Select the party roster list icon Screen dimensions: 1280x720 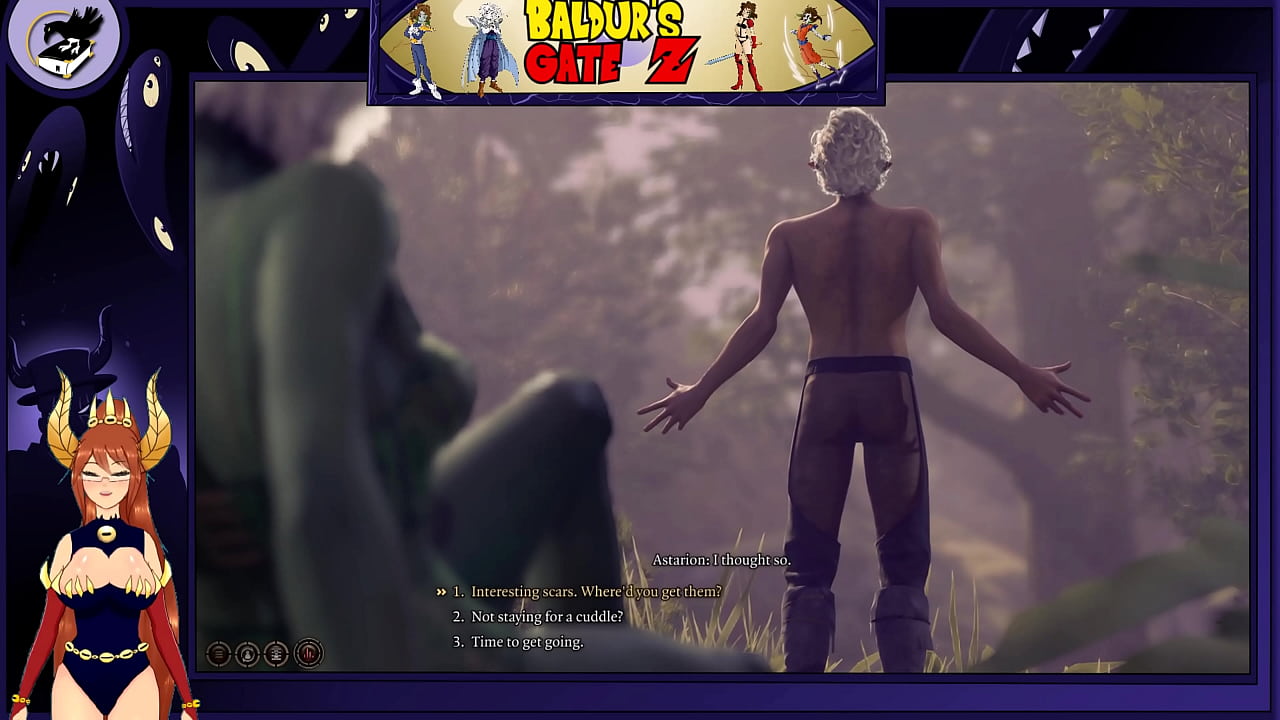pos(276,653)
